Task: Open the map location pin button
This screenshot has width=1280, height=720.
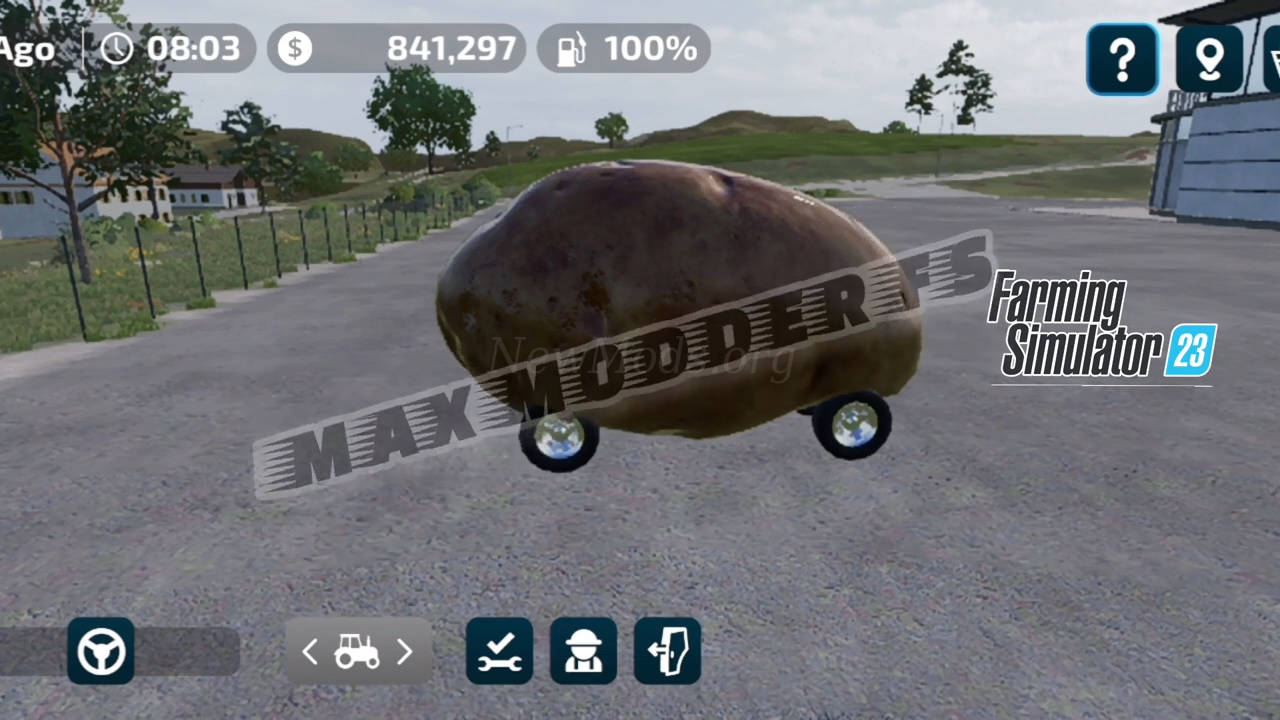Action: tap(1209, 59)
